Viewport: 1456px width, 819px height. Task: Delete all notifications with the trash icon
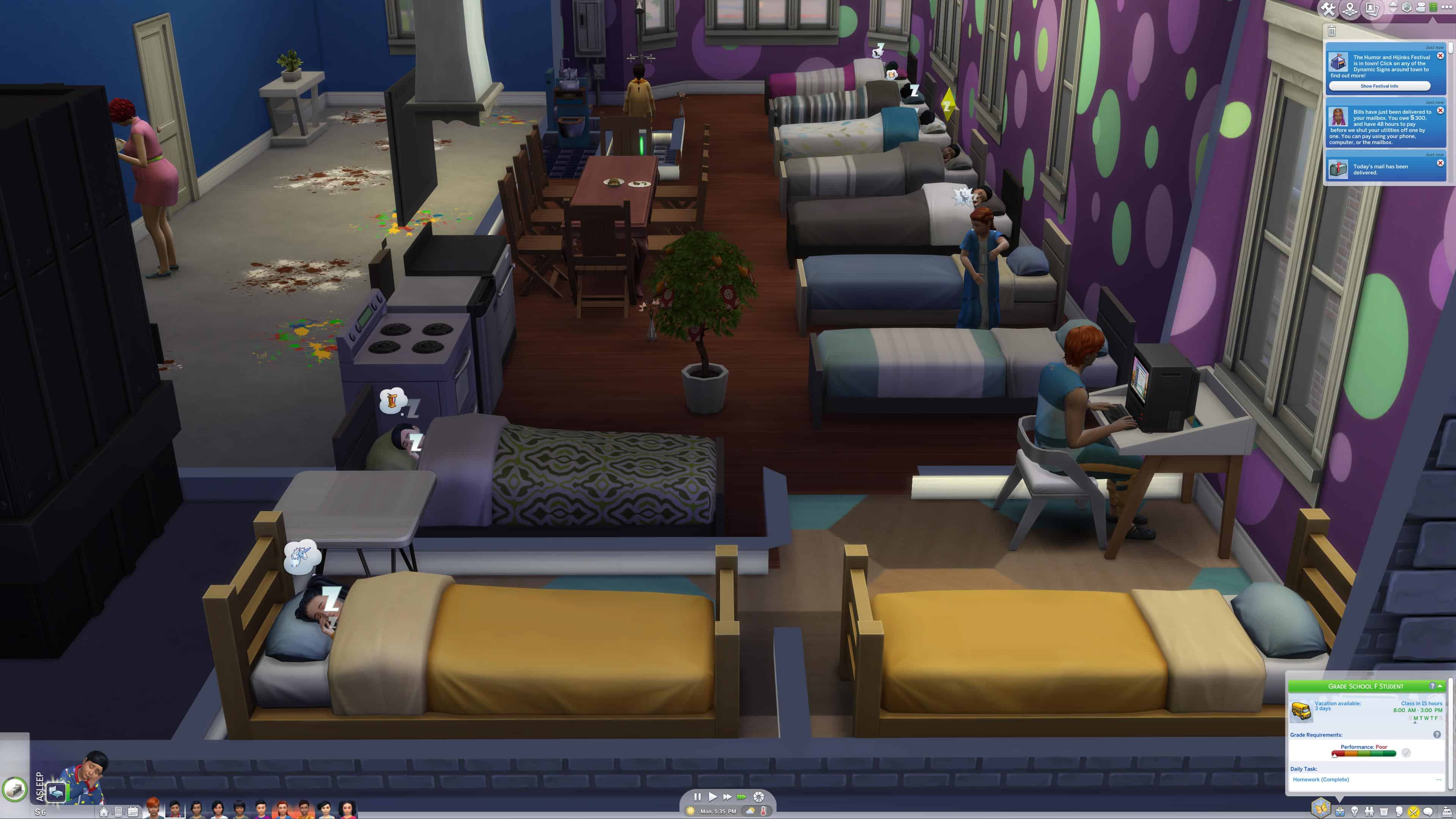[1332, 31]
